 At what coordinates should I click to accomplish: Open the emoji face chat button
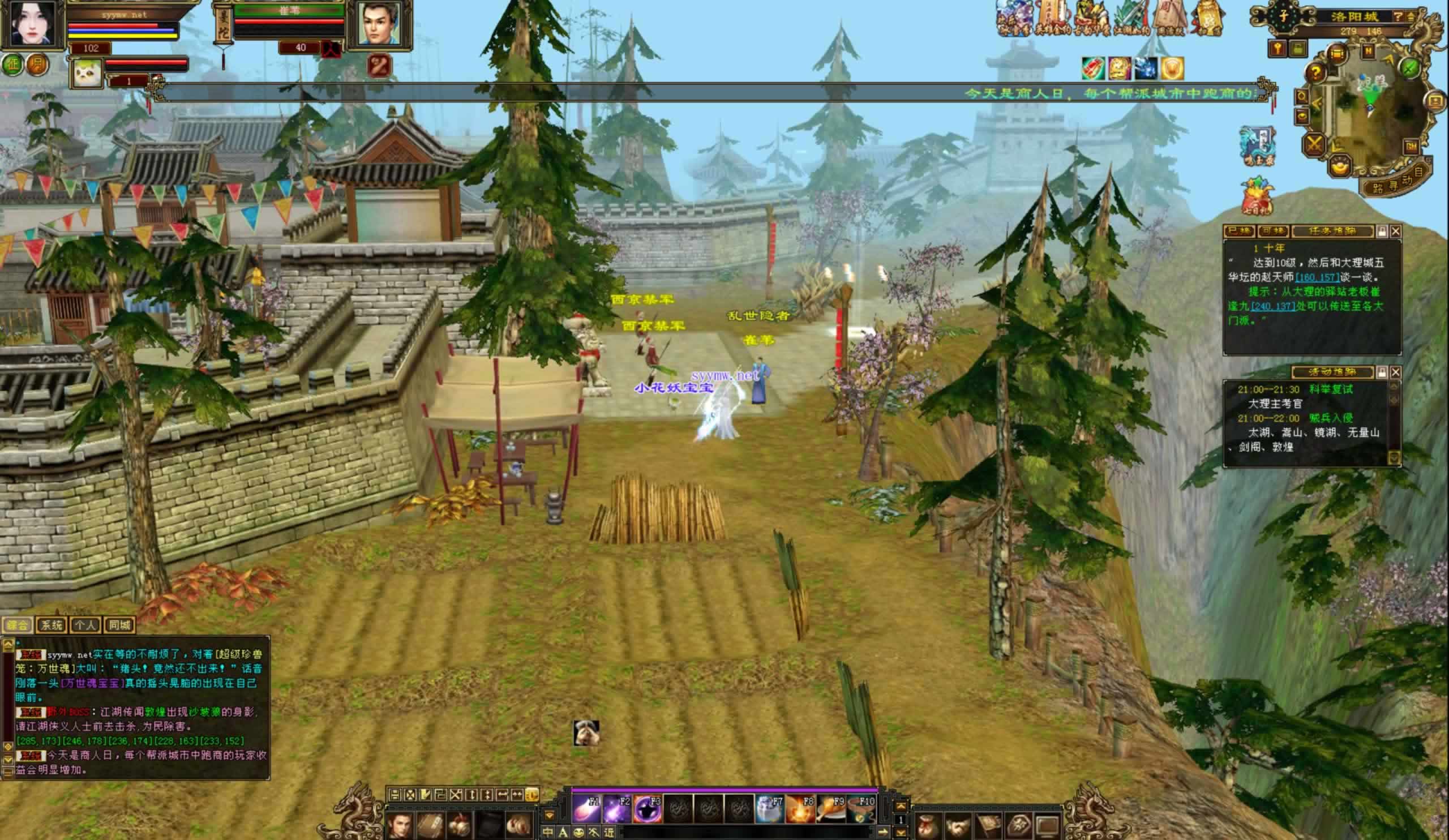coord(578,832)
